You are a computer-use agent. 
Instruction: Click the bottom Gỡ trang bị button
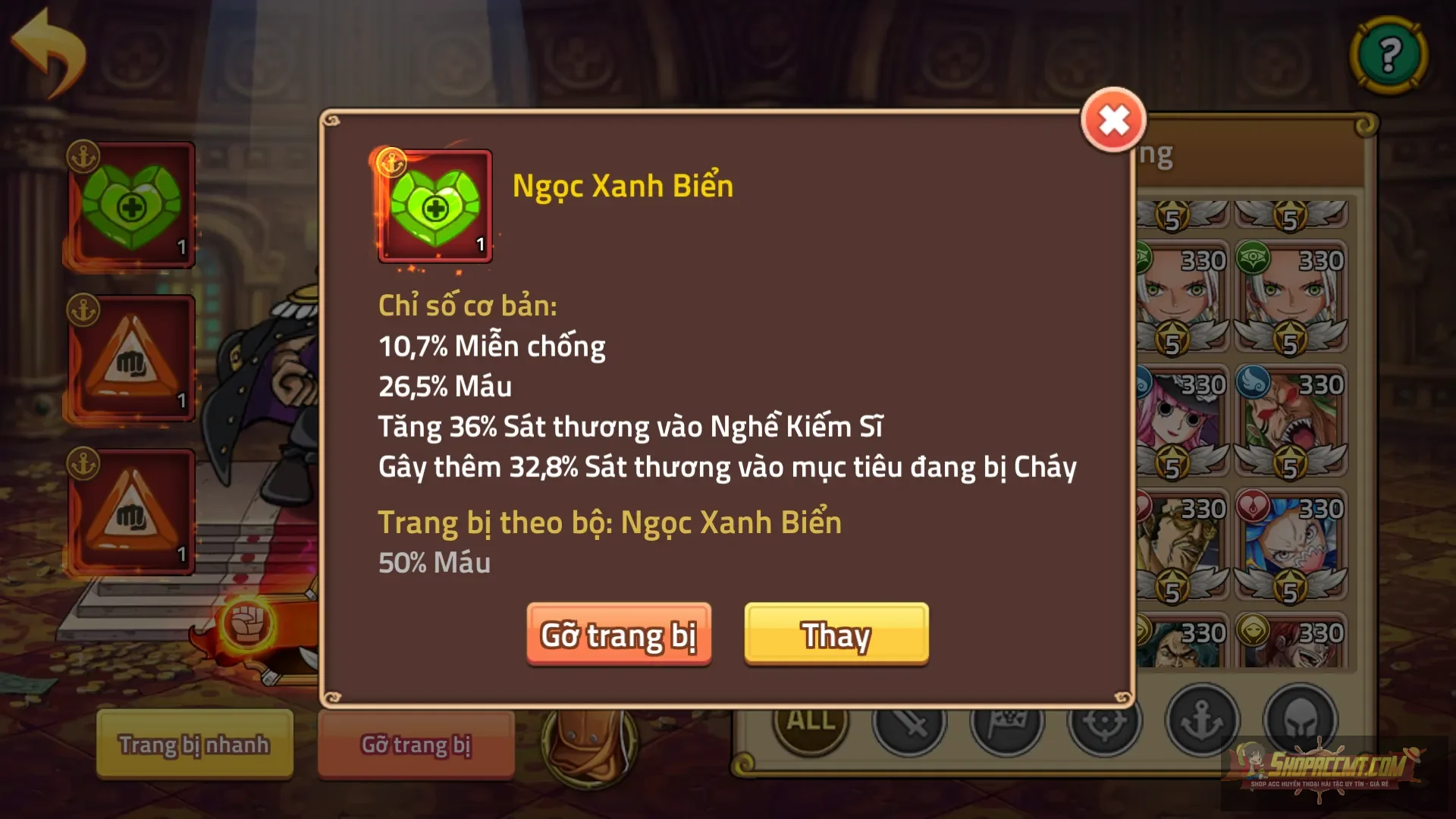(x=416, y=745)
